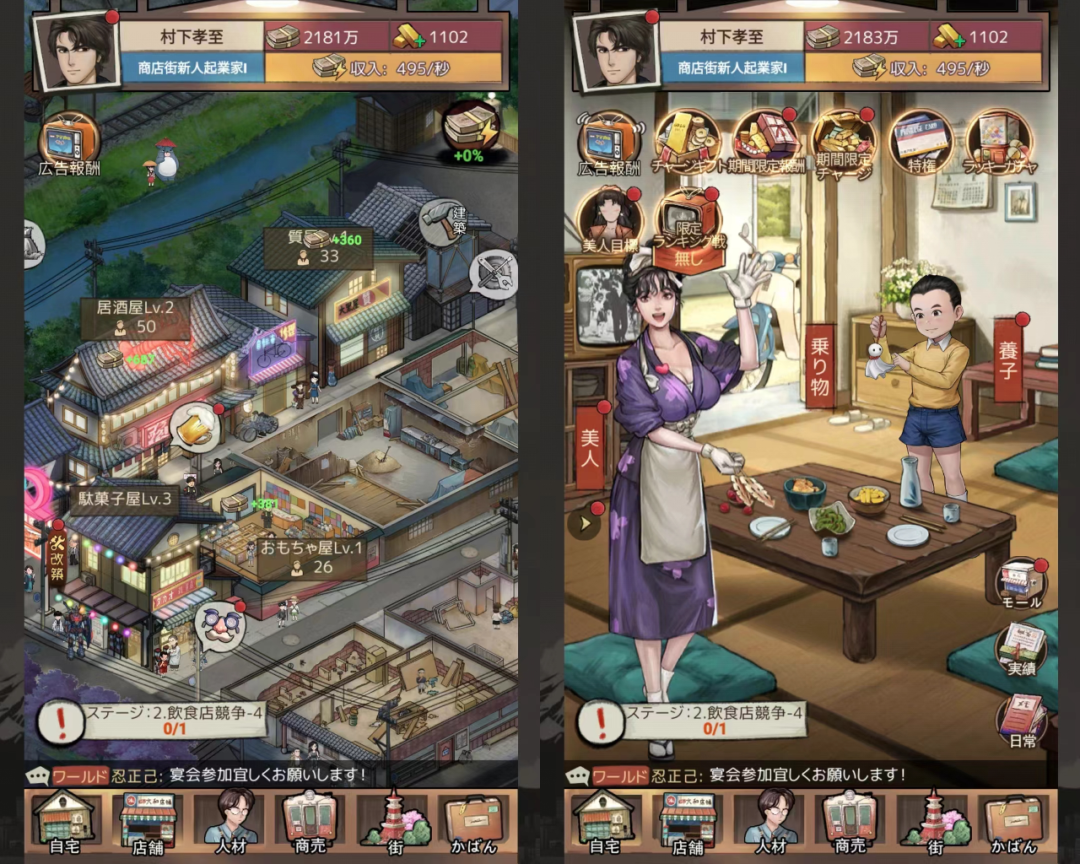Open the 期間限定チャージ treasure chest icon
1080x864 pixels.
click(844, 140)
